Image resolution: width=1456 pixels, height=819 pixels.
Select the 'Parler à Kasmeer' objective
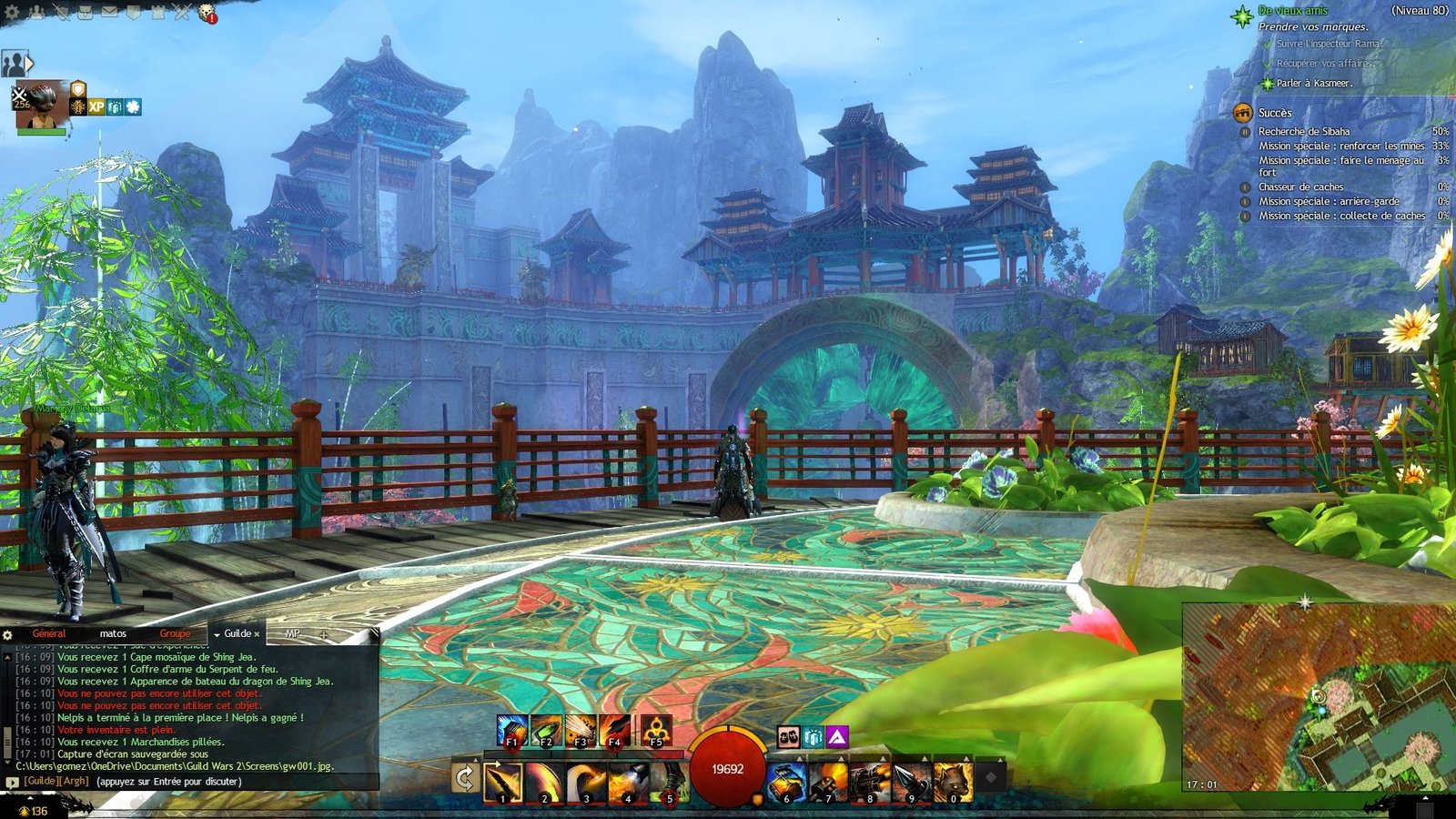(1313, 83)
